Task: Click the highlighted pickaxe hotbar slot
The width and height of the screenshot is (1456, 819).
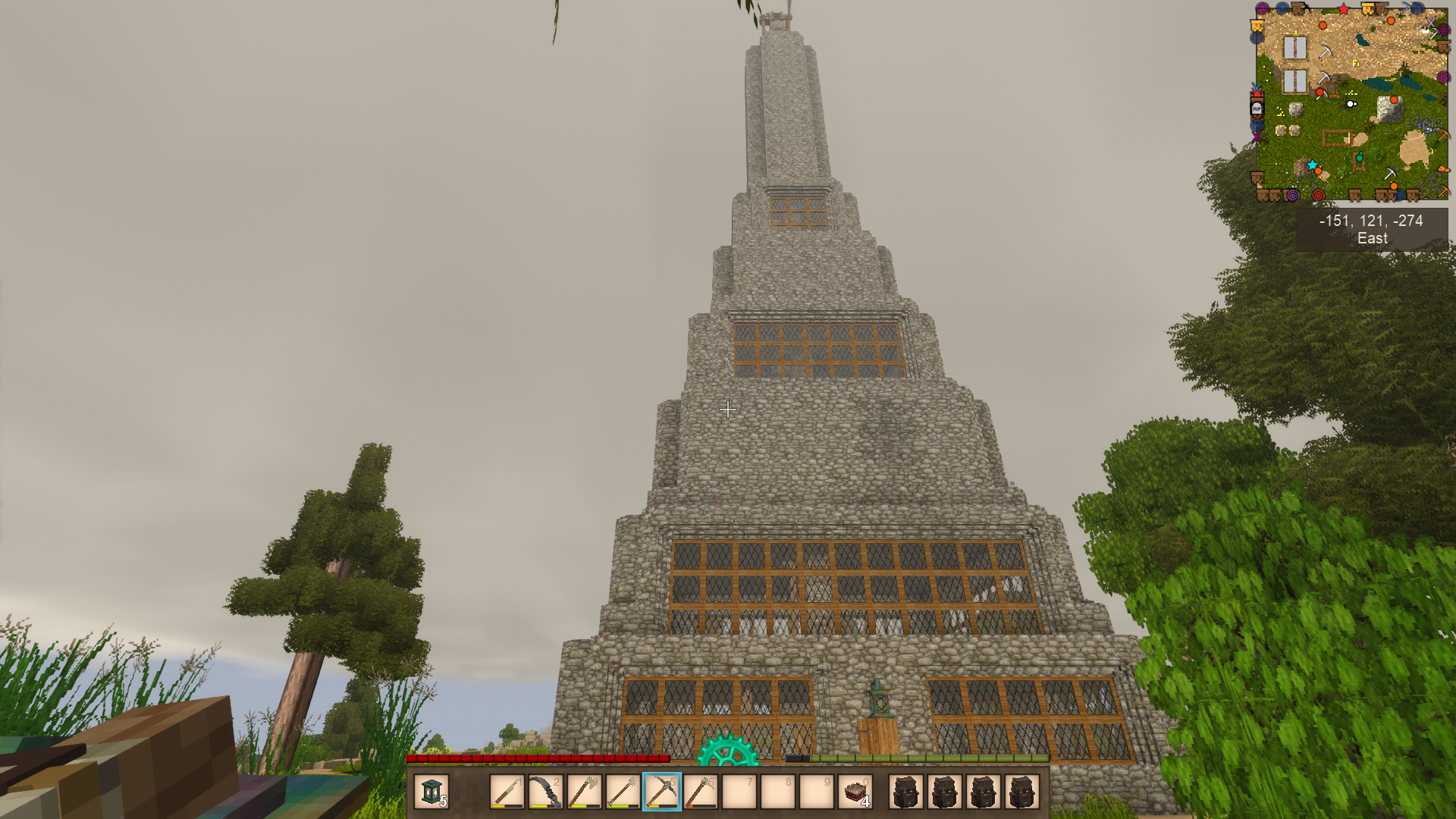Action: [x=662, y=792]
